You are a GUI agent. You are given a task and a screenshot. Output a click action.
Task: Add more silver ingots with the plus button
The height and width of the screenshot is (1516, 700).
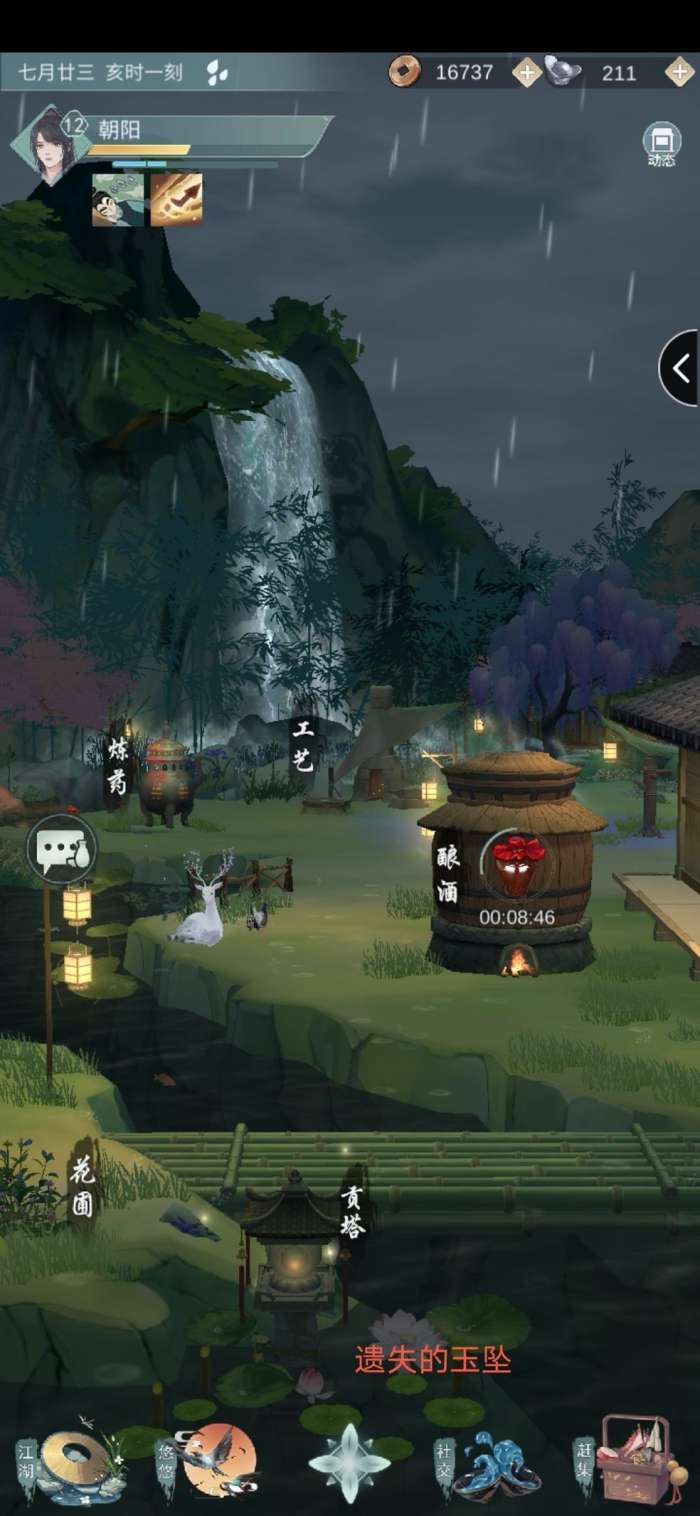click(x=679, y=72)
